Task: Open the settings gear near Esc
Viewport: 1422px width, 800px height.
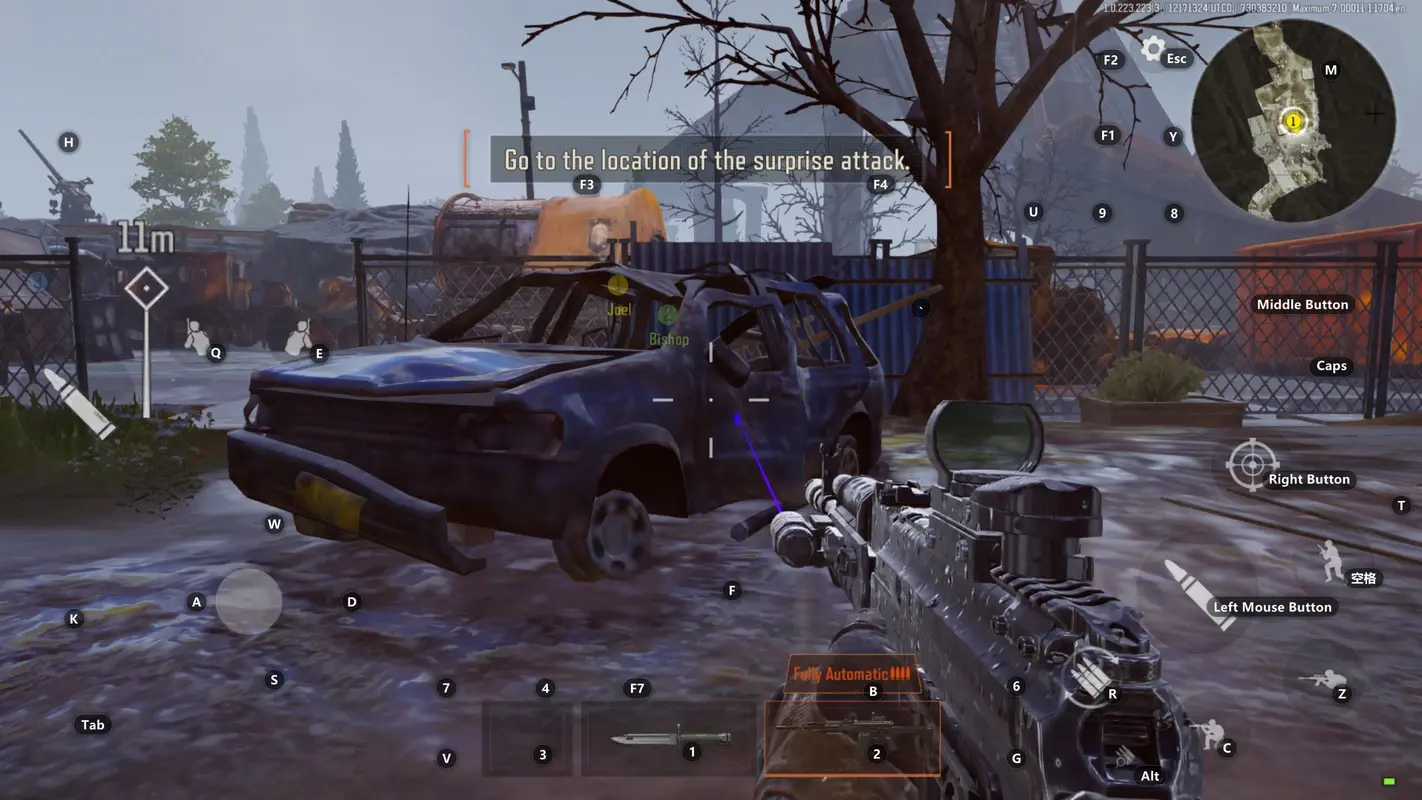Action: click(1154, 48)
